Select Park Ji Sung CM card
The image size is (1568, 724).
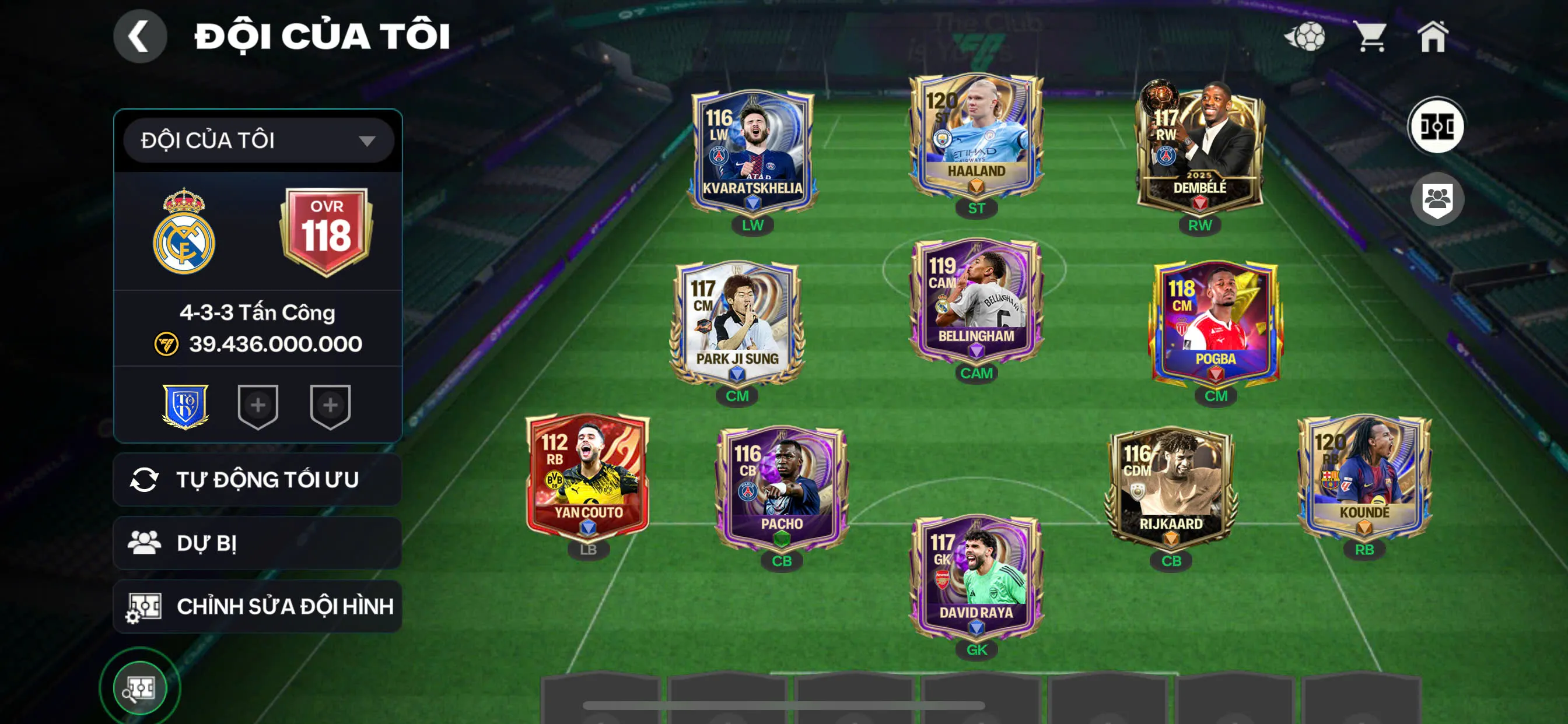click(x=737, y=322)
